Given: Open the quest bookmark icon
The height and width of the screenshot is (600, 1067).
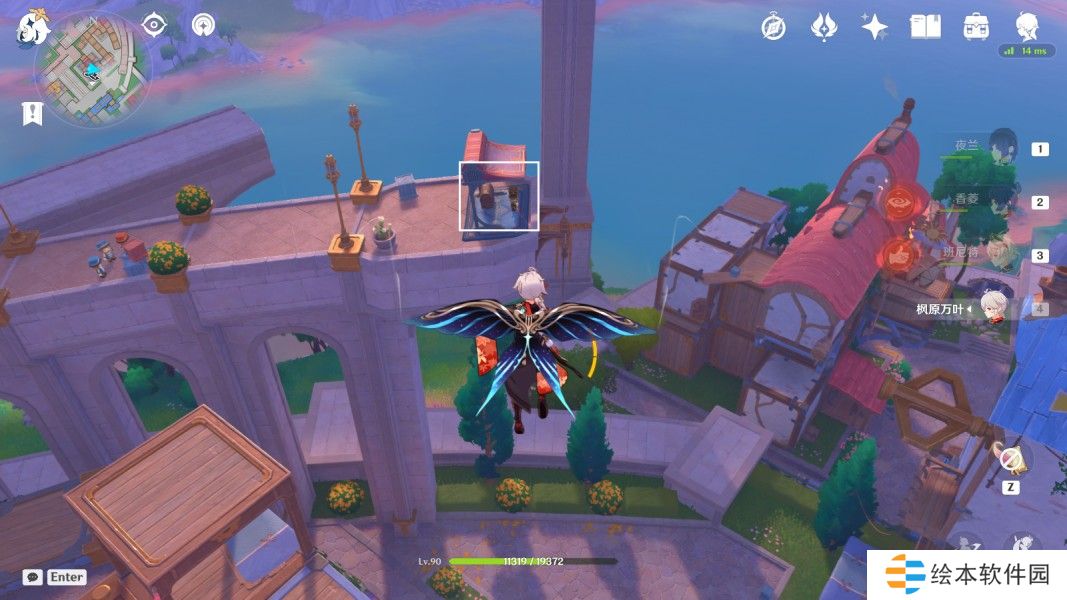Looking at the screenshot, I should coord(32,113).
